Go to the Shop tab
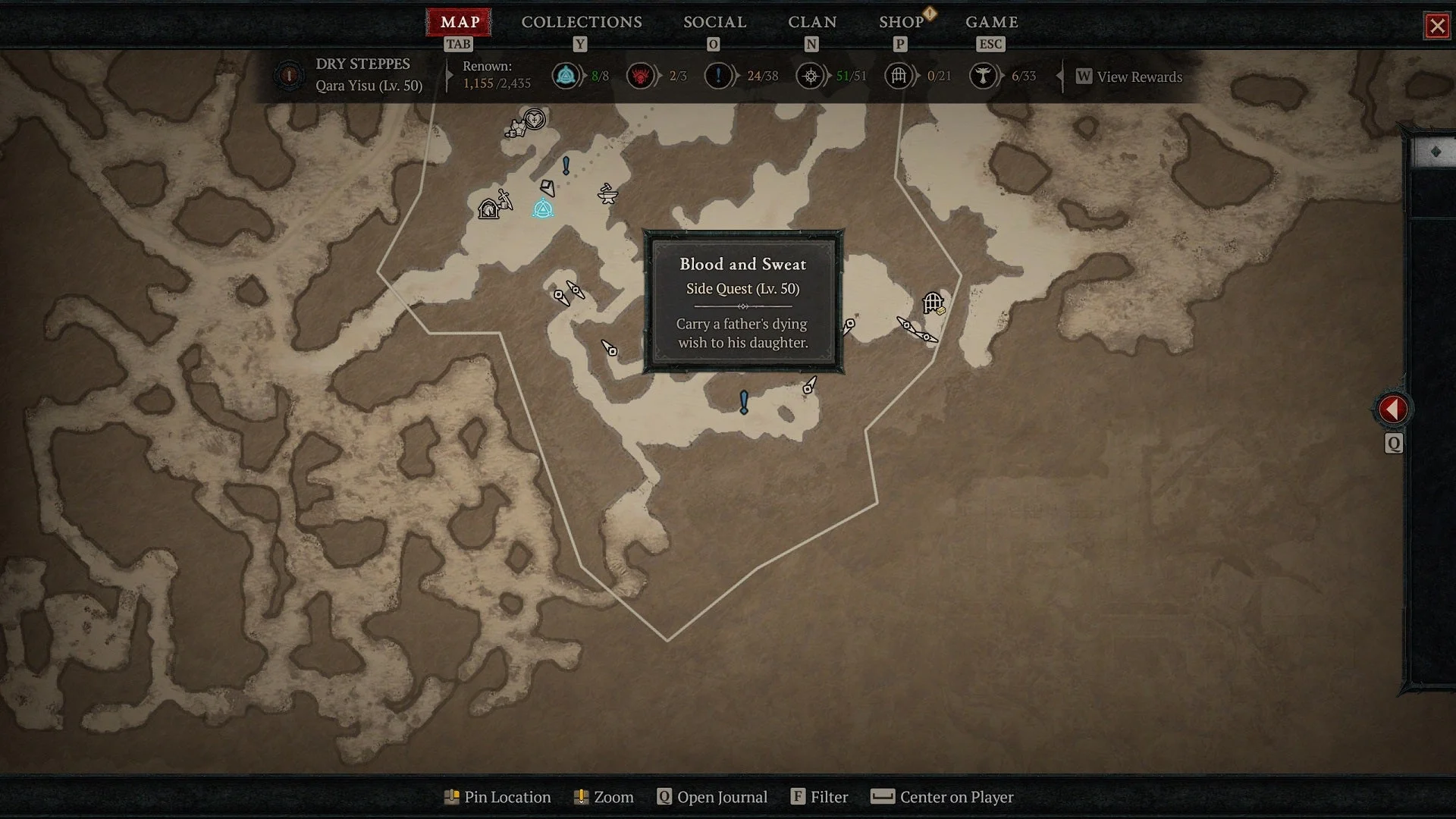The image size is (1456, 819). pos(901,23)
